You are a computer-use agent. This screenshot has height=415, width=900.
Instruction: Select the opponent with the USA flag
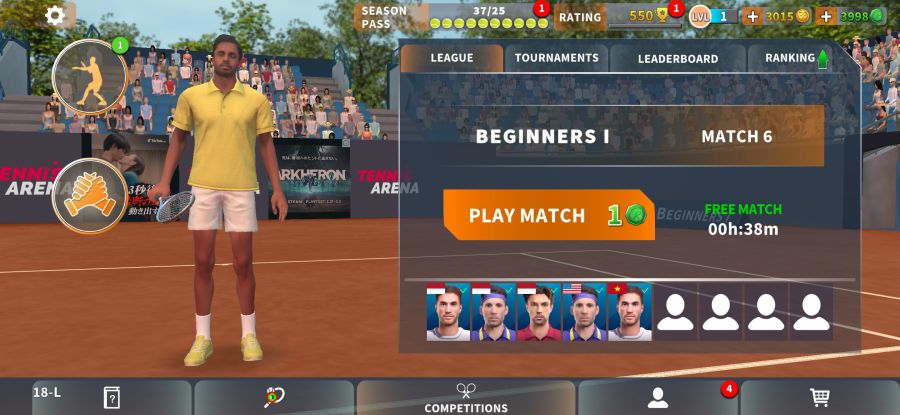coord(584,312)
